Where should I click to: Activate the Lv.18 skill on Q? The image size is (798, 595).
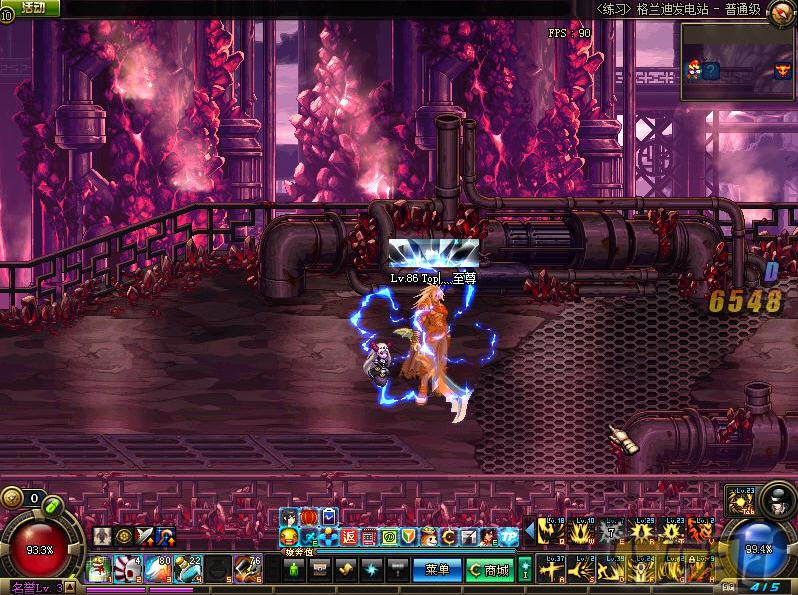coord(553,531)
